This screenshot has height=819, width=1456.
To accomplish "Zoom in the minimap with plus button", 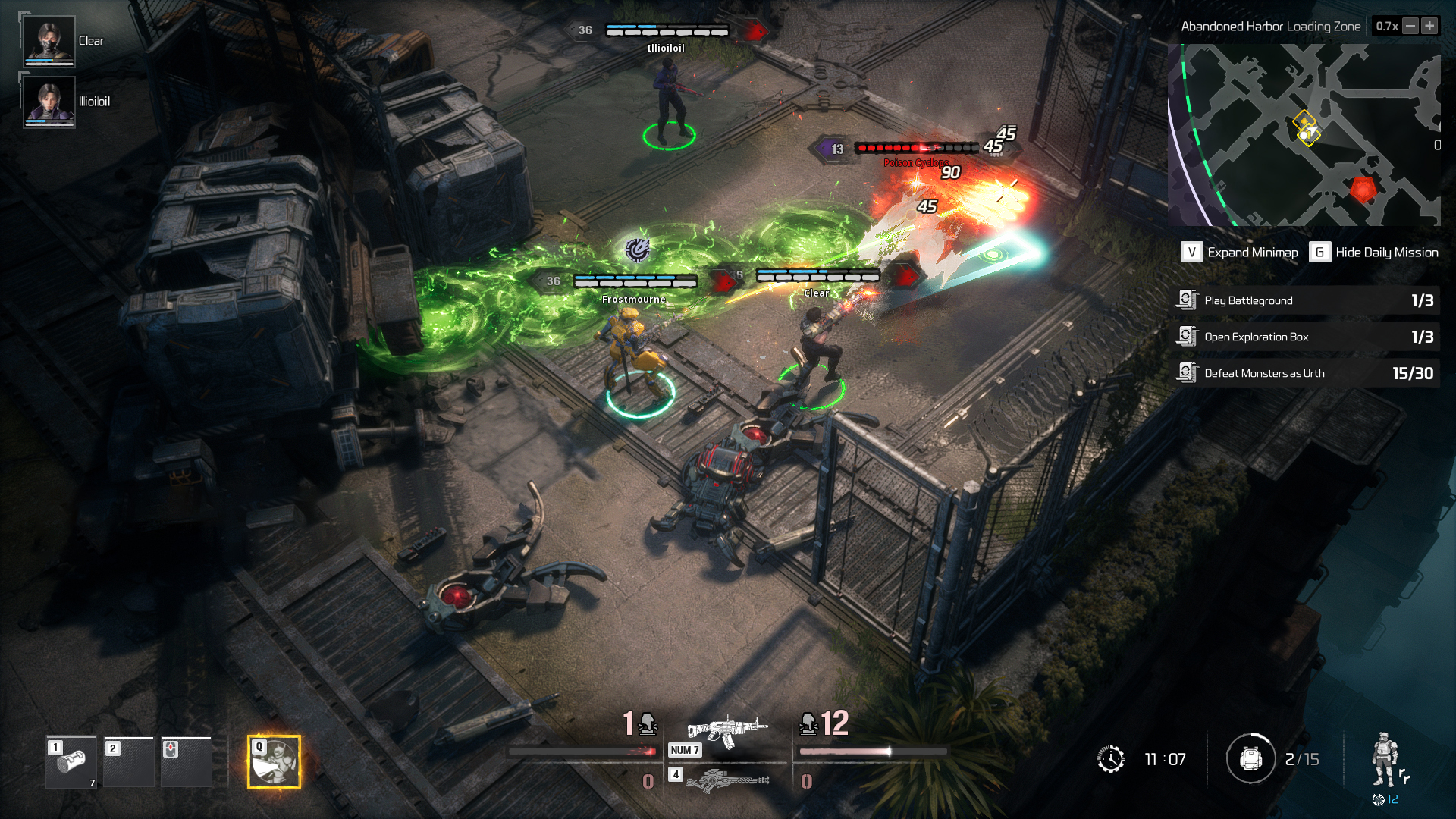I will 1429,27.
